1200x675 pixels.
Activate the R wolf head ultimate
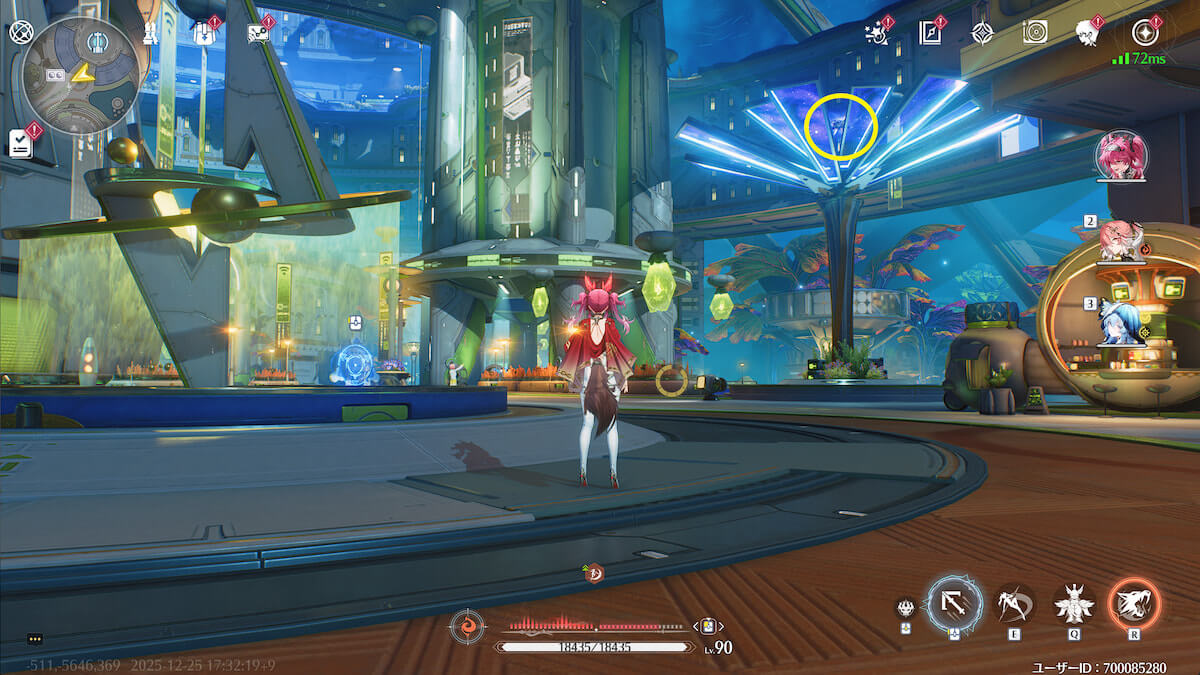[1134, 604]
